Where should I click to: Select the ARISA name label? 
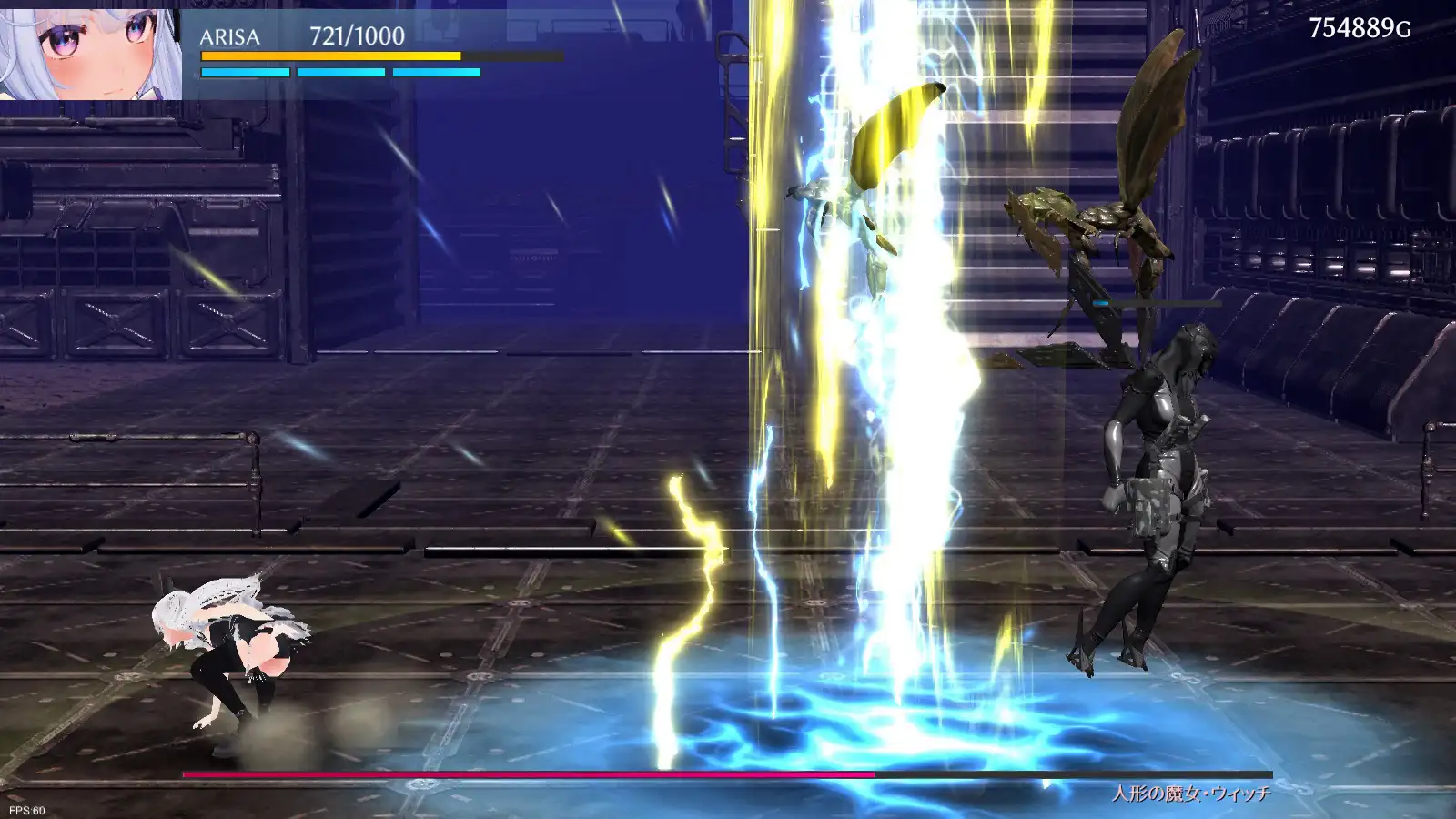click(229, 38)
